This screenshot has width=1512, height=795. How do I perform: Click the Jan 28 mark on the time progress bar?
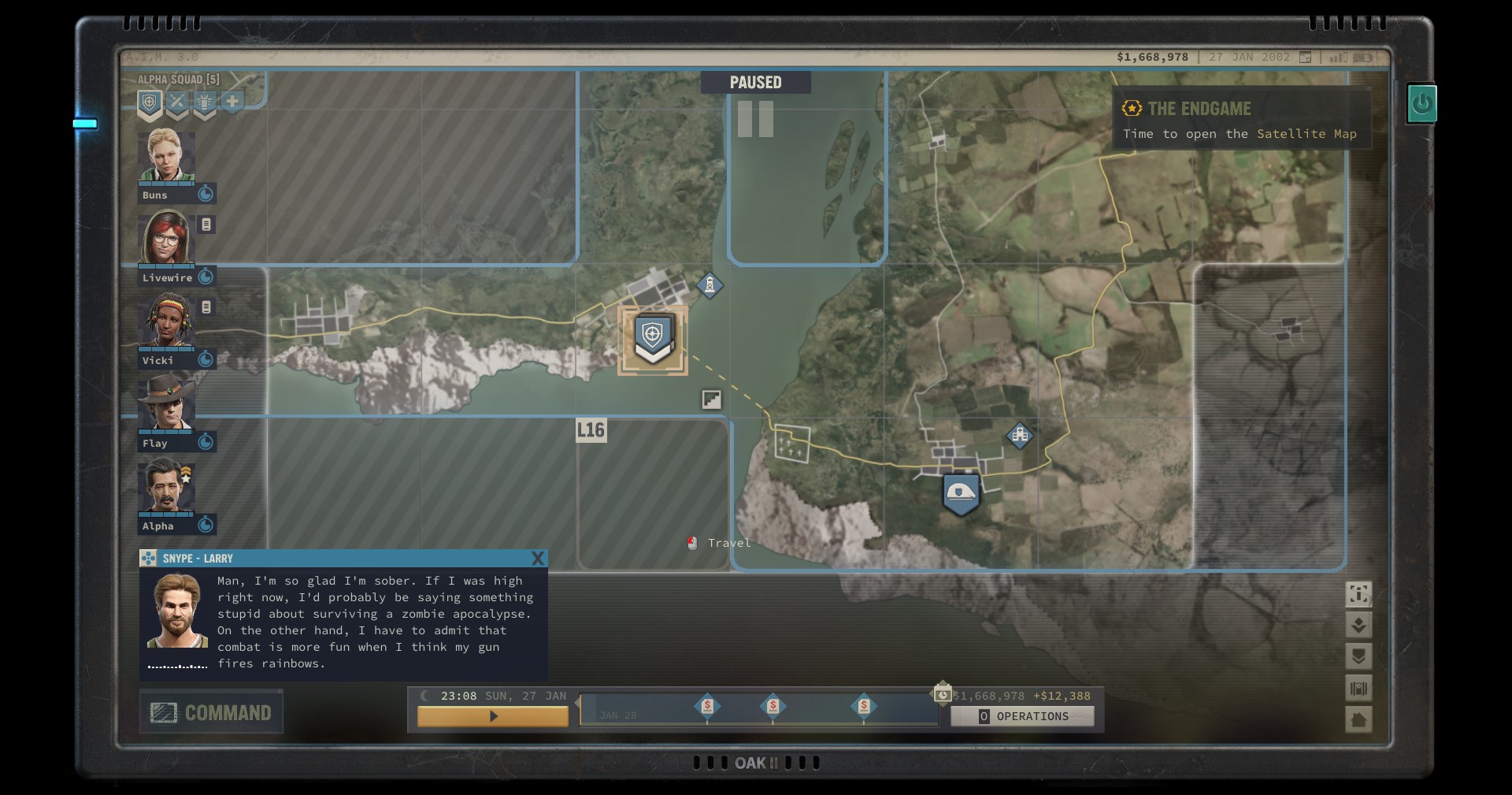618,713
